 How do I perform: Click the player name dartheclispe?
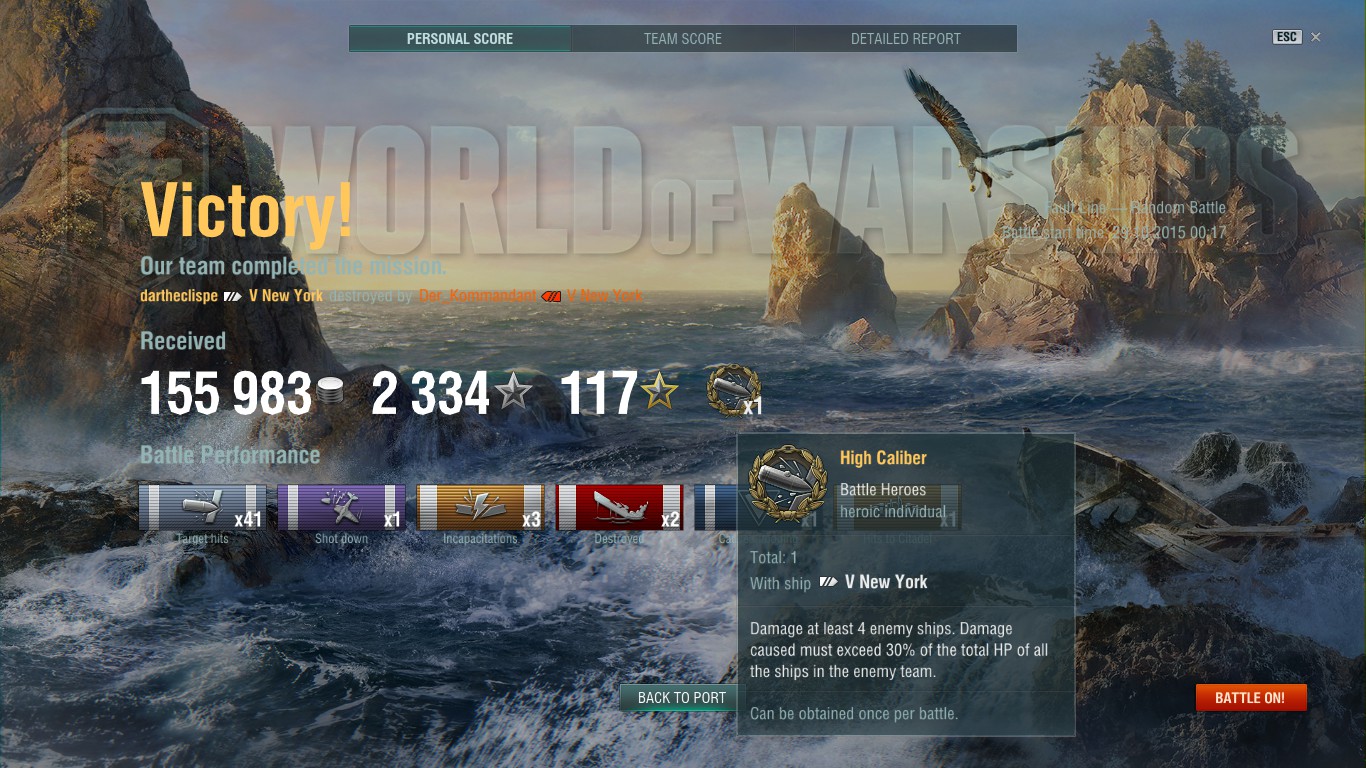click(179, 296)
